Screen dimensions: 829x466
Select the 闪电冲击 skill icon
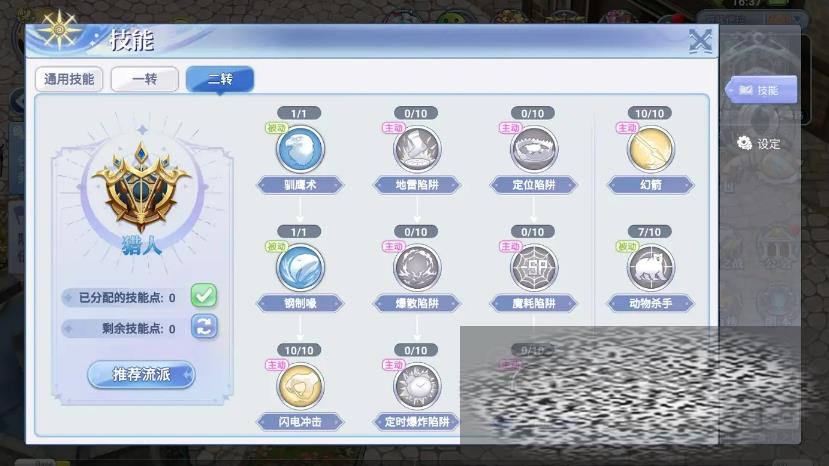click(300, 386)
